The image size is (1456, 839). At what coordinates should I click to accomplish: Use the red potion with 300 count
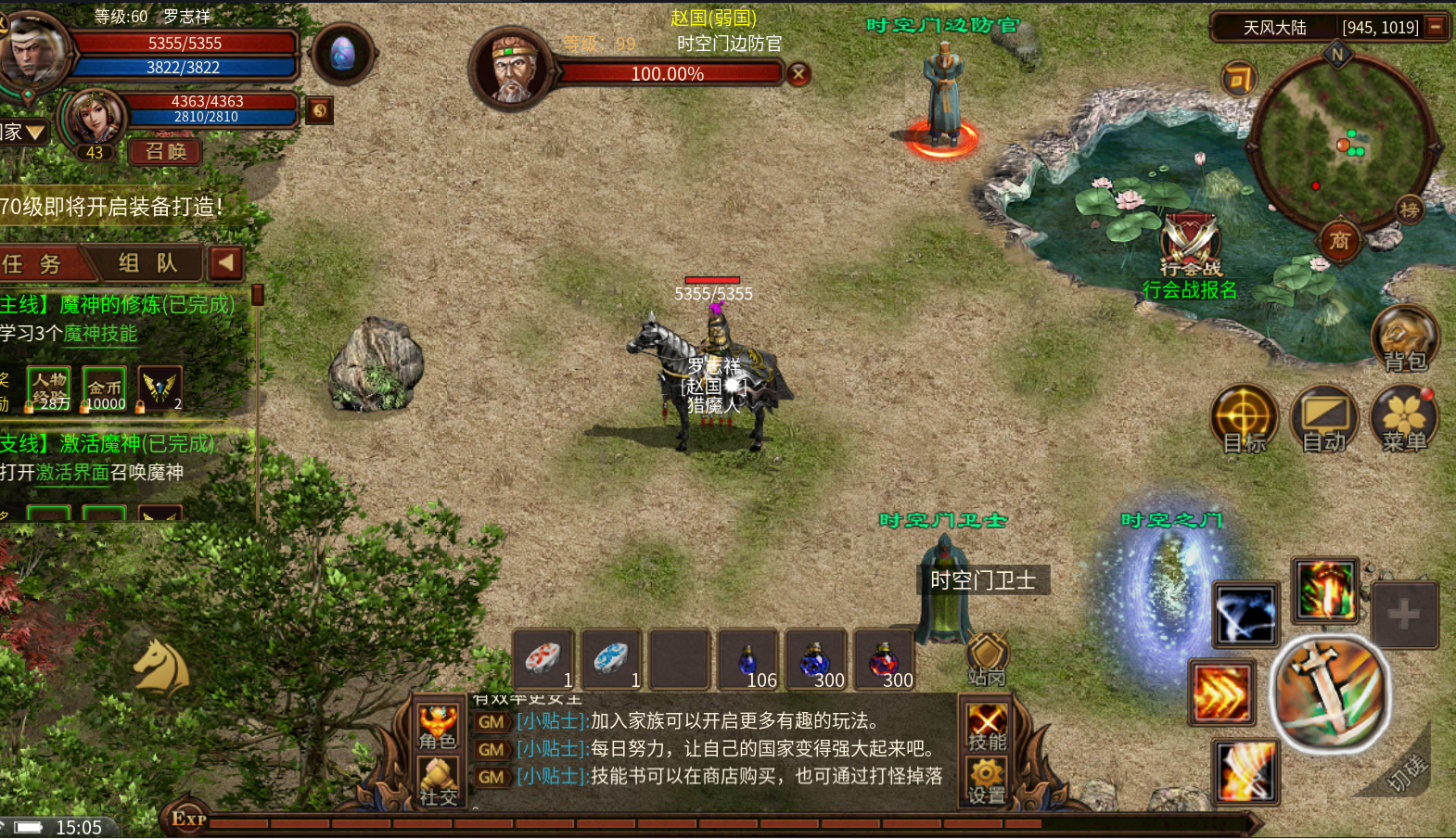[x=884, y=662]
